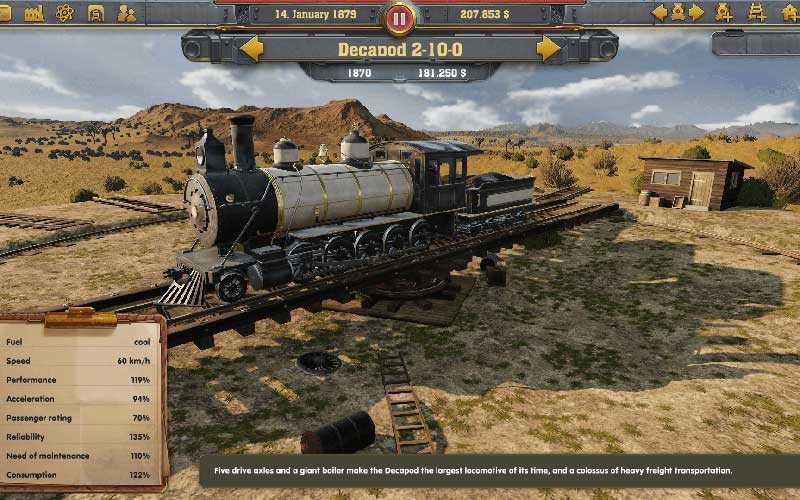Viewport: 800px width, 500px height.
Task: Open the factory industry overview
Action: point(34,13)
